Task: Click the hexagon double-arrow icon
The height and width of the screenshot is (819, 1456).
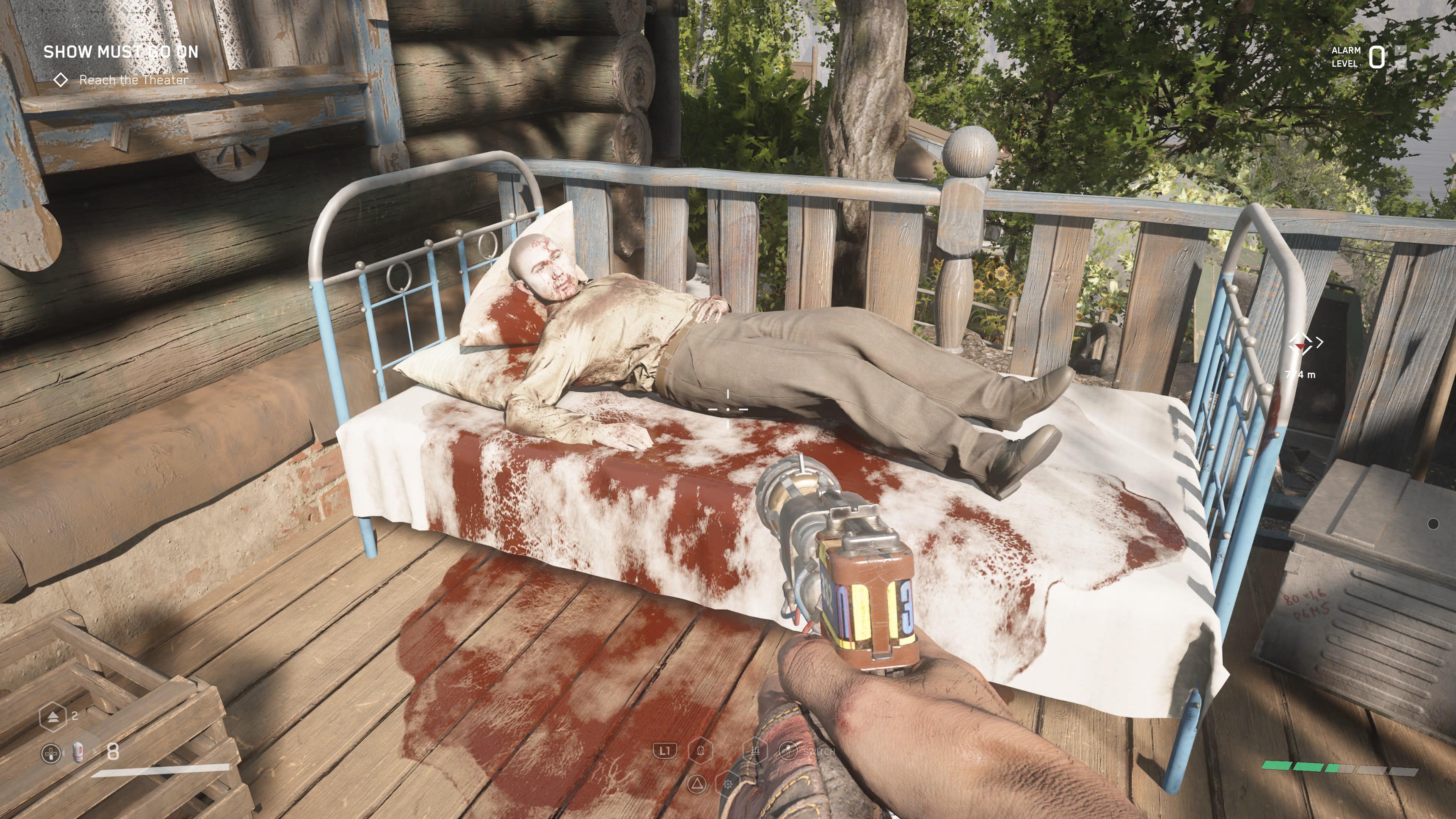Action: 53,716
